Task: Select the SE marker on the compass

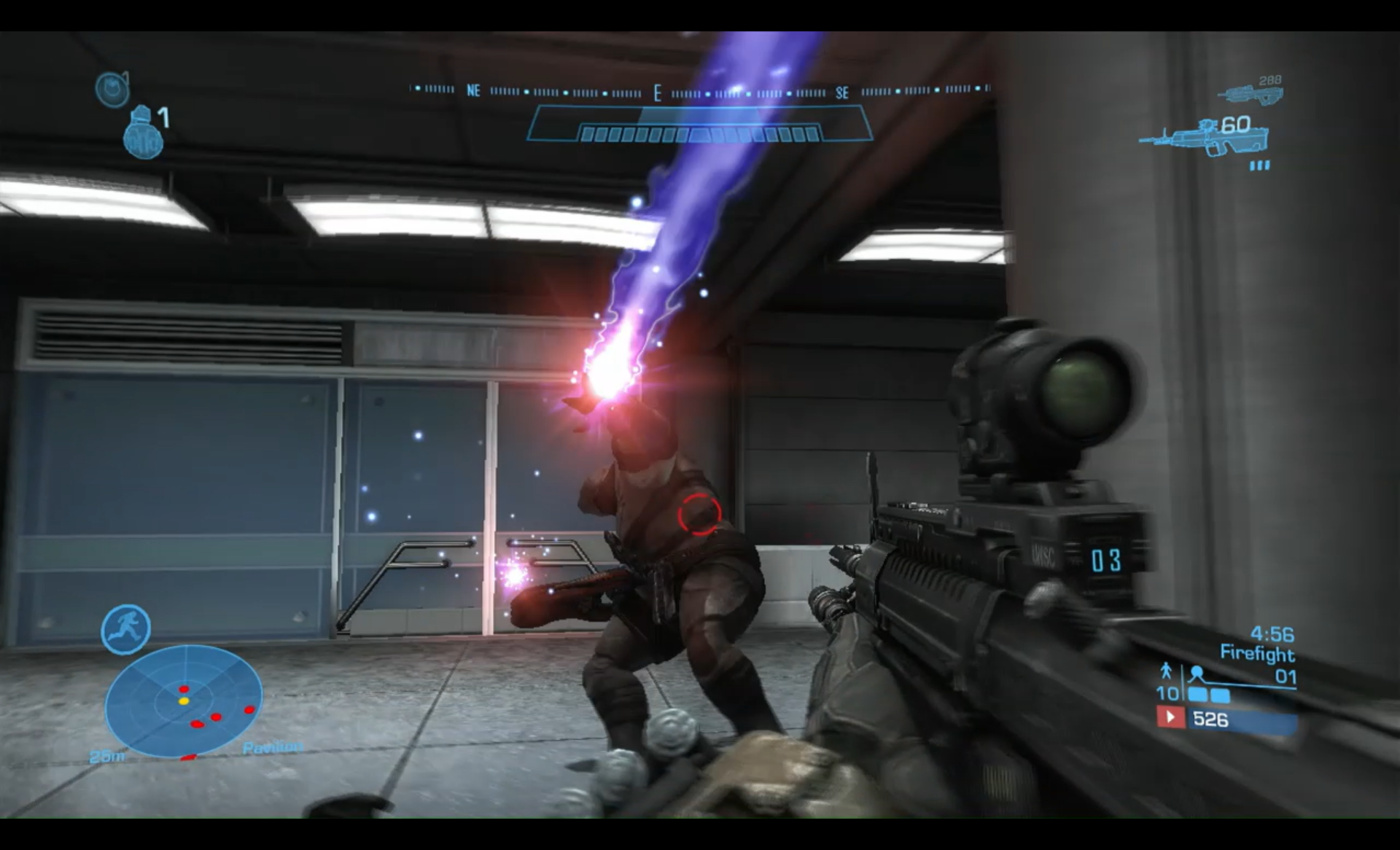Action: click(x=843, y=93)
